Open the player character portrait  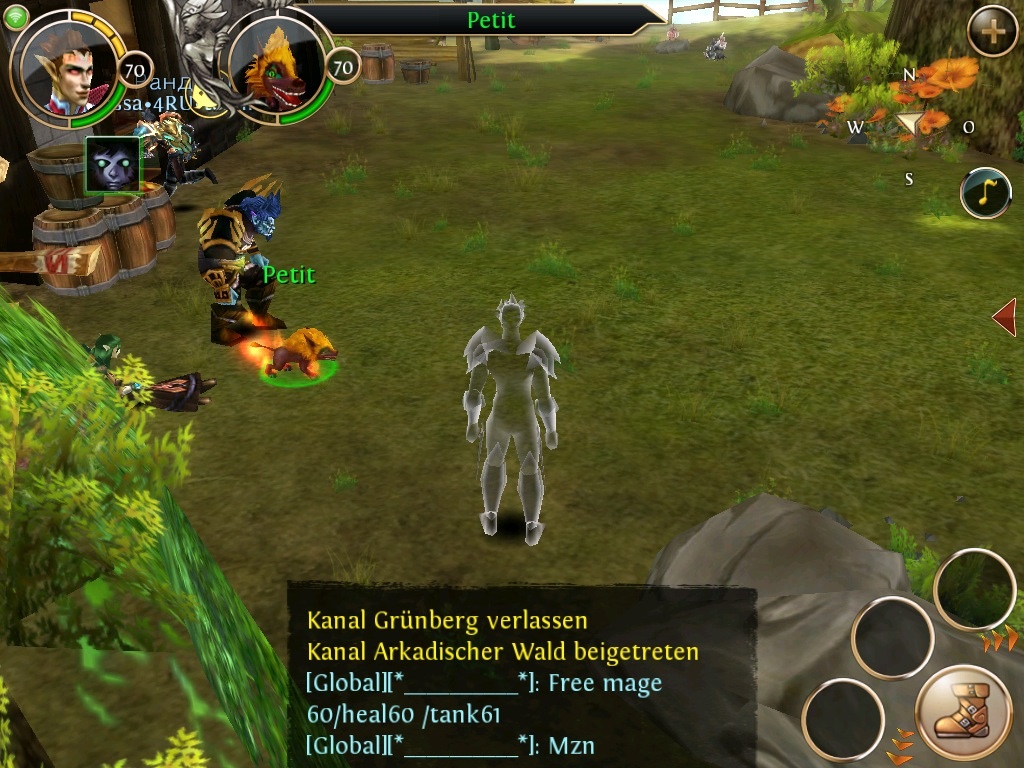coord(70,67)
